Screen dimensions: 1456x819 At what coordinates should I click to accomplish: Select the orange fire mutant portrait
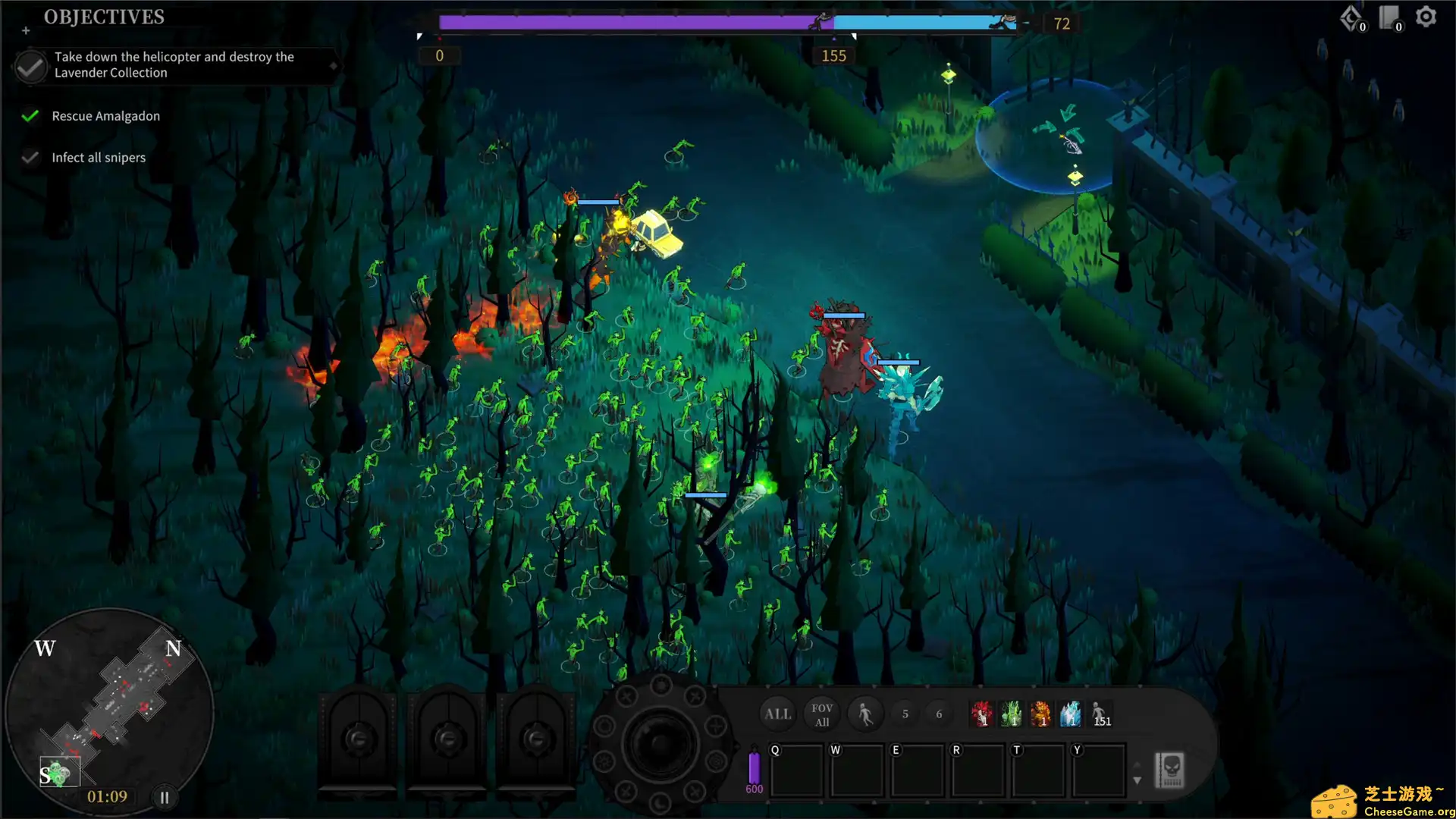[1041, 714]
